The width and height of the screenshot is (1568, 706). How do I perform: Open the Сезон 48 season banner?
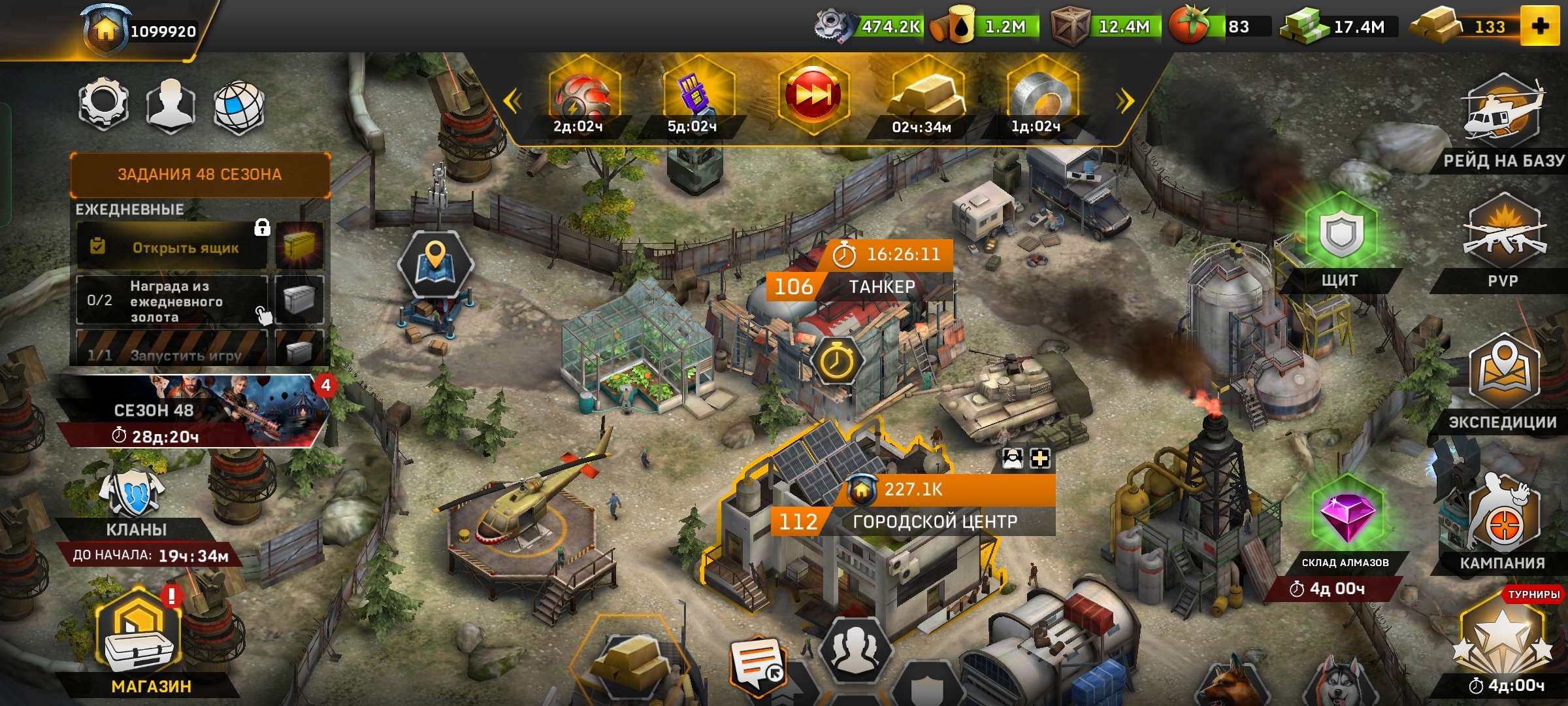coord(189,411)
